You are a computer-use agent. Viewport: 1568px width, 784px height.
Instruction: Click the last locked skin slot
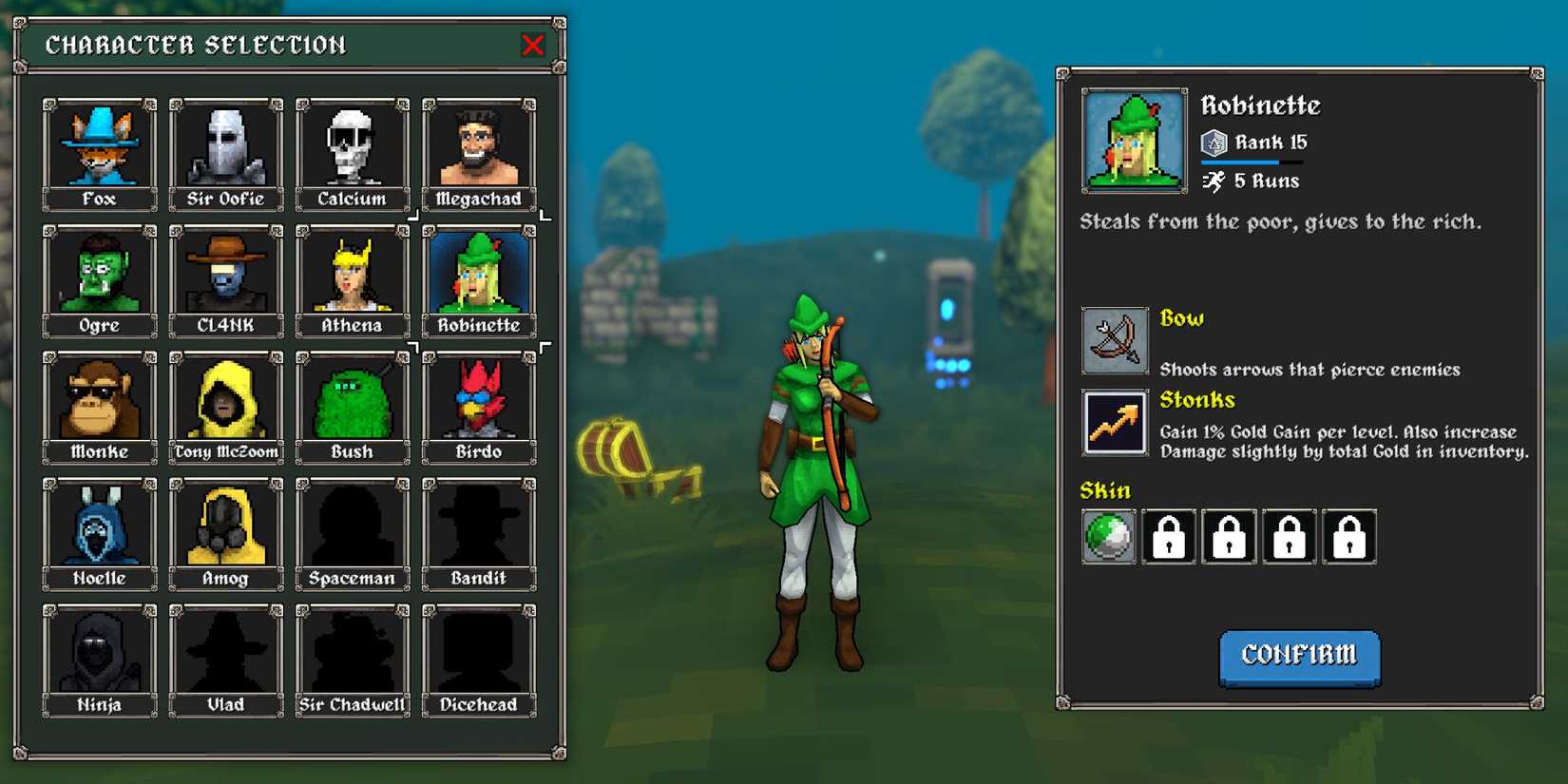click(1348, 537)
